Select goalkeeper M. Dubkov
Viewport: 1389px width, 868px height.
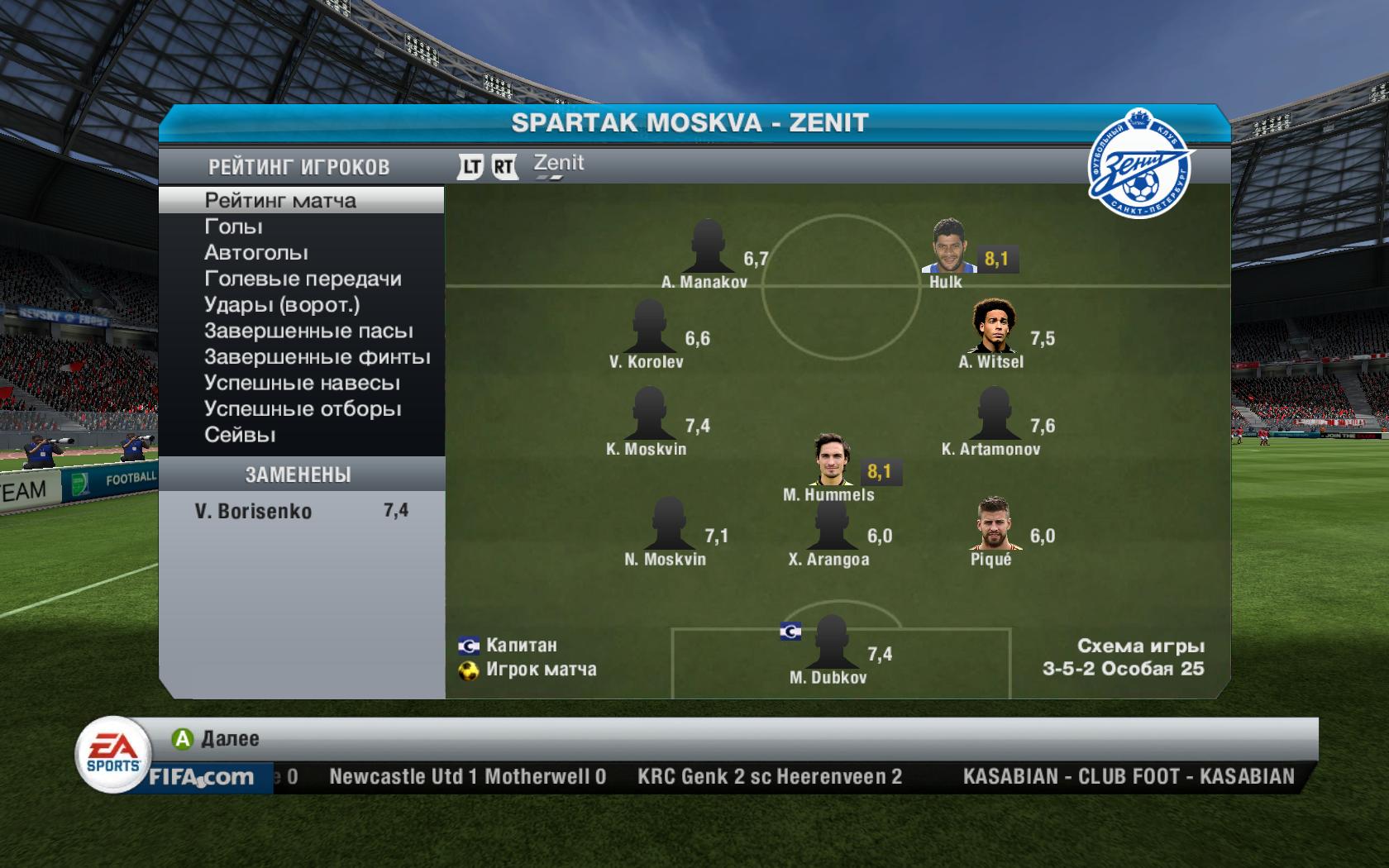[x=831, y=642]
